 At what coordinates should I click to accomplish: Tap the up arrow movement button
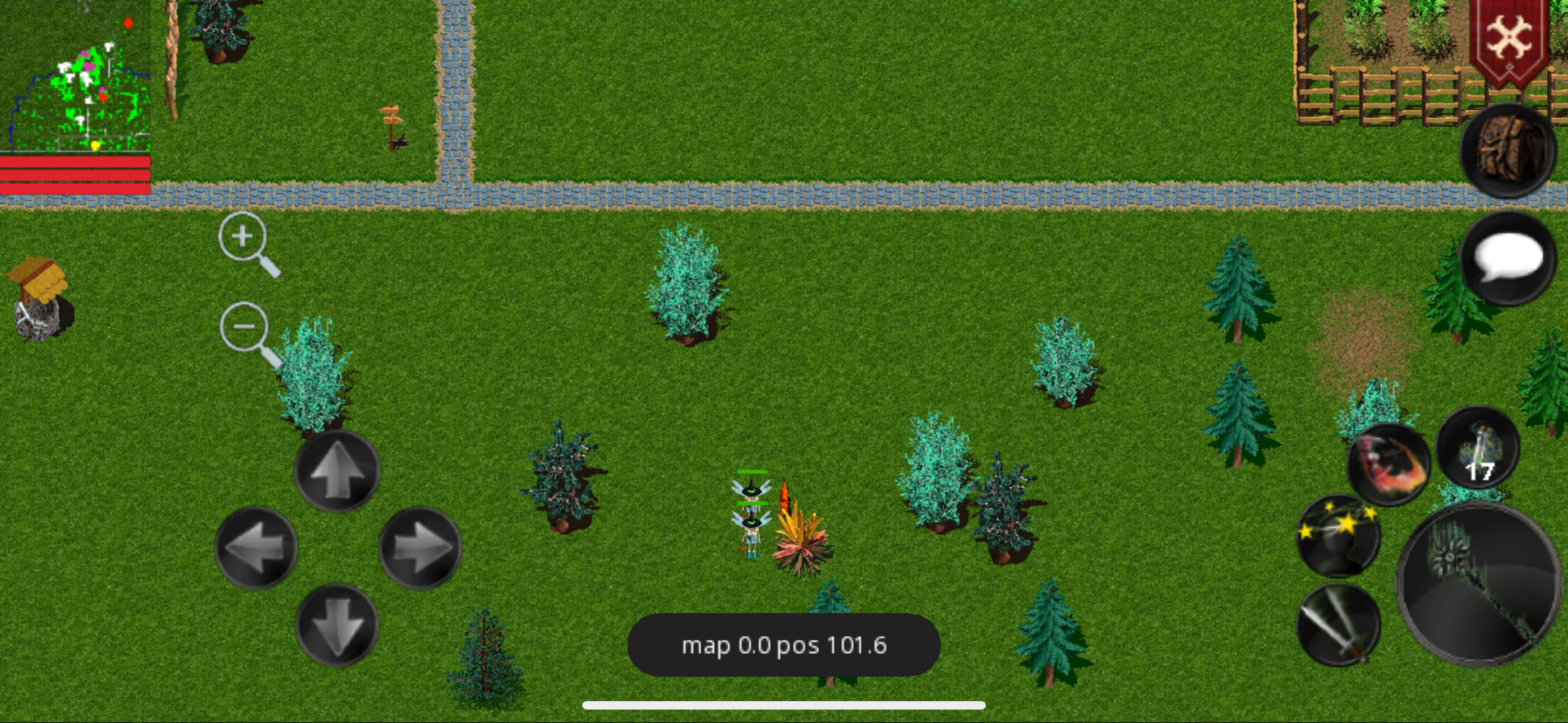(x=337, y=470)
